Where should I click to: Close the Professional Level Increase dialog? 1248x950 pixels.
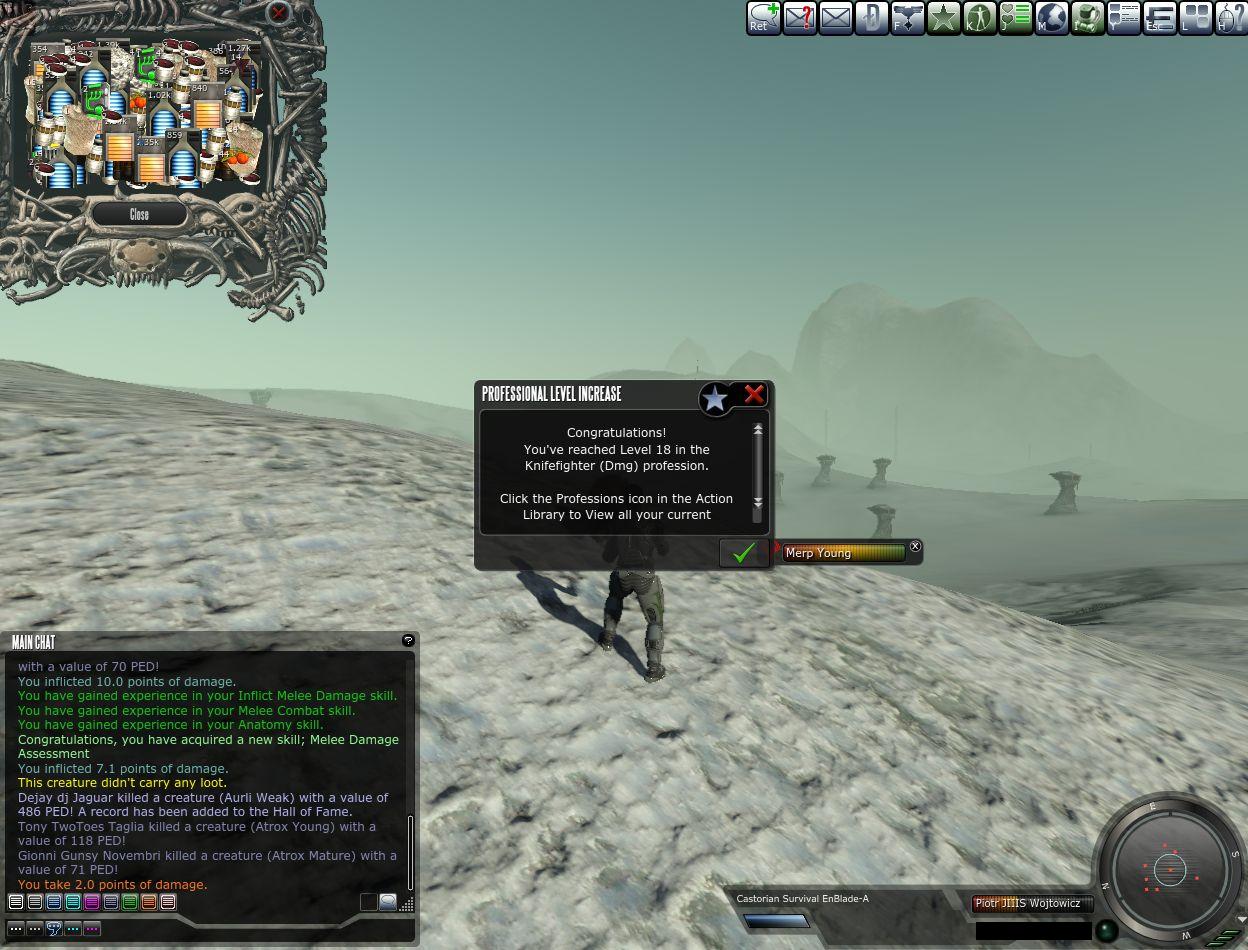coord(753,395)
